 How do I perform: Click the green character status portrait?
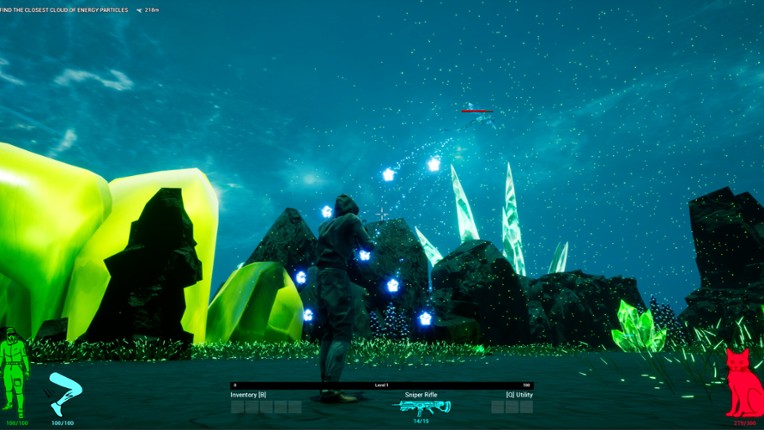pyautogui.click(x=13, y=371)
